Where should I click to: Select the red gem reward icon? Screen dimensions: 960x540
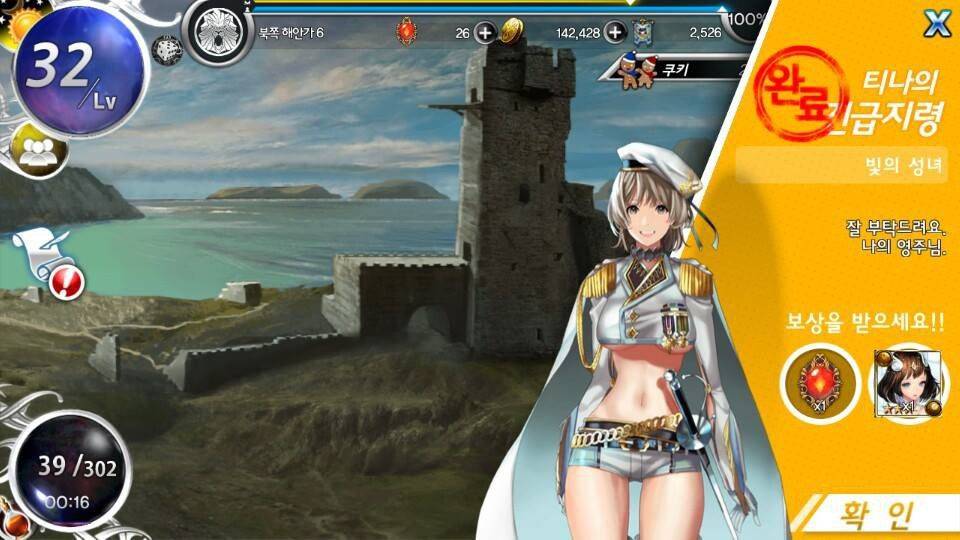coord(821,383)
